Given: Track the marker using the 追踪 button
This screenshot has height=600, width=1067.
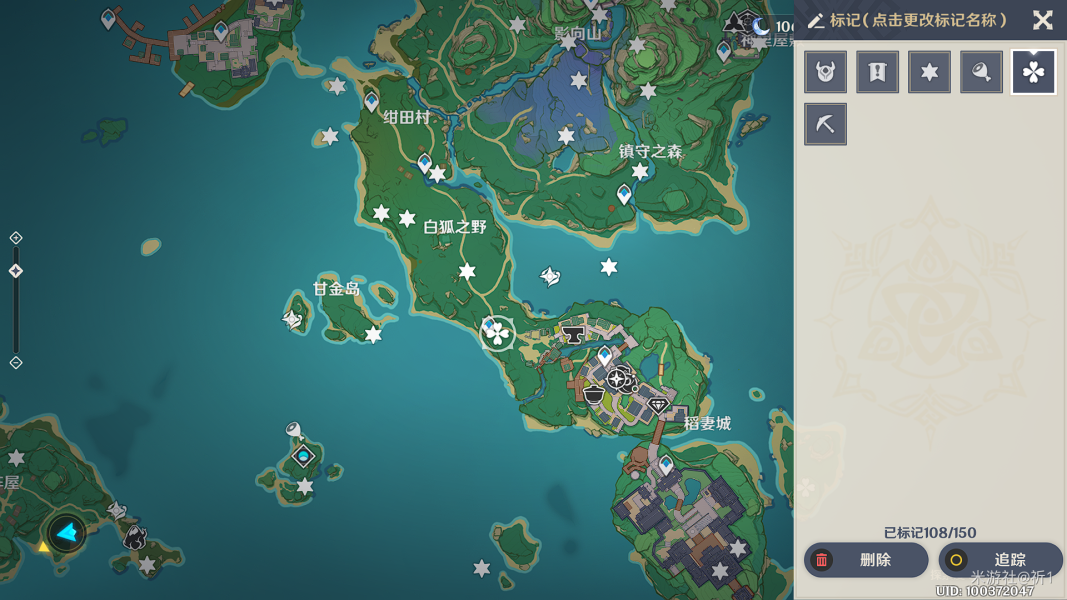Looking at the screenshot, I should (999, 560).
